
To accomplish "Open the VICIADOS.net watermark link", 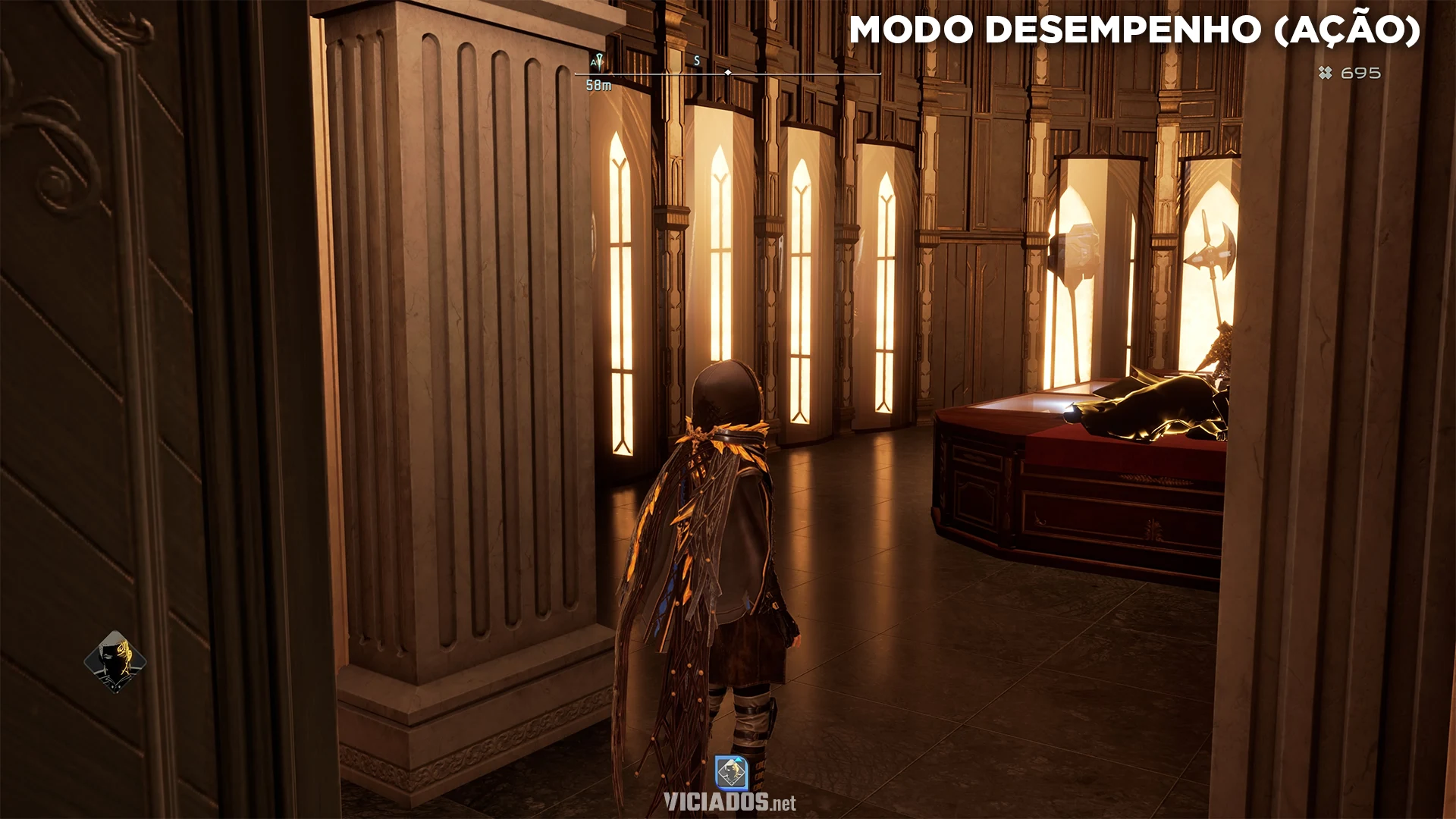I will pyautogui.click(x=730, y=802).
